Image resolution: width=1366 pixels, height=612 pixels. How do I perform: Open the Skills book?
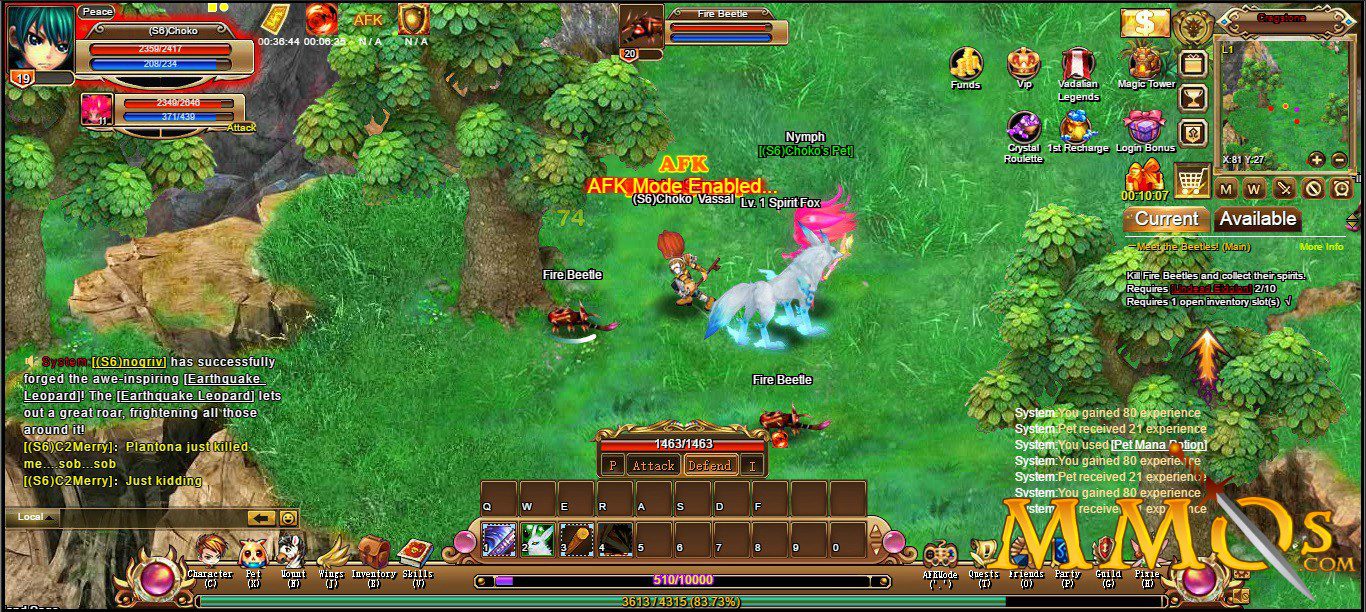tap(417, 554)
